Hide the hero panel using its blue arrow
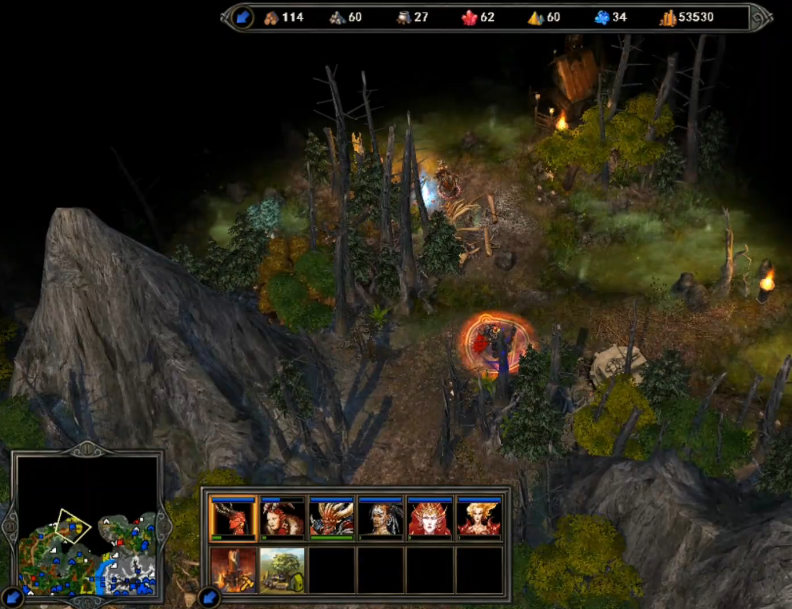 pyautogui.click(x=209, y=598)
